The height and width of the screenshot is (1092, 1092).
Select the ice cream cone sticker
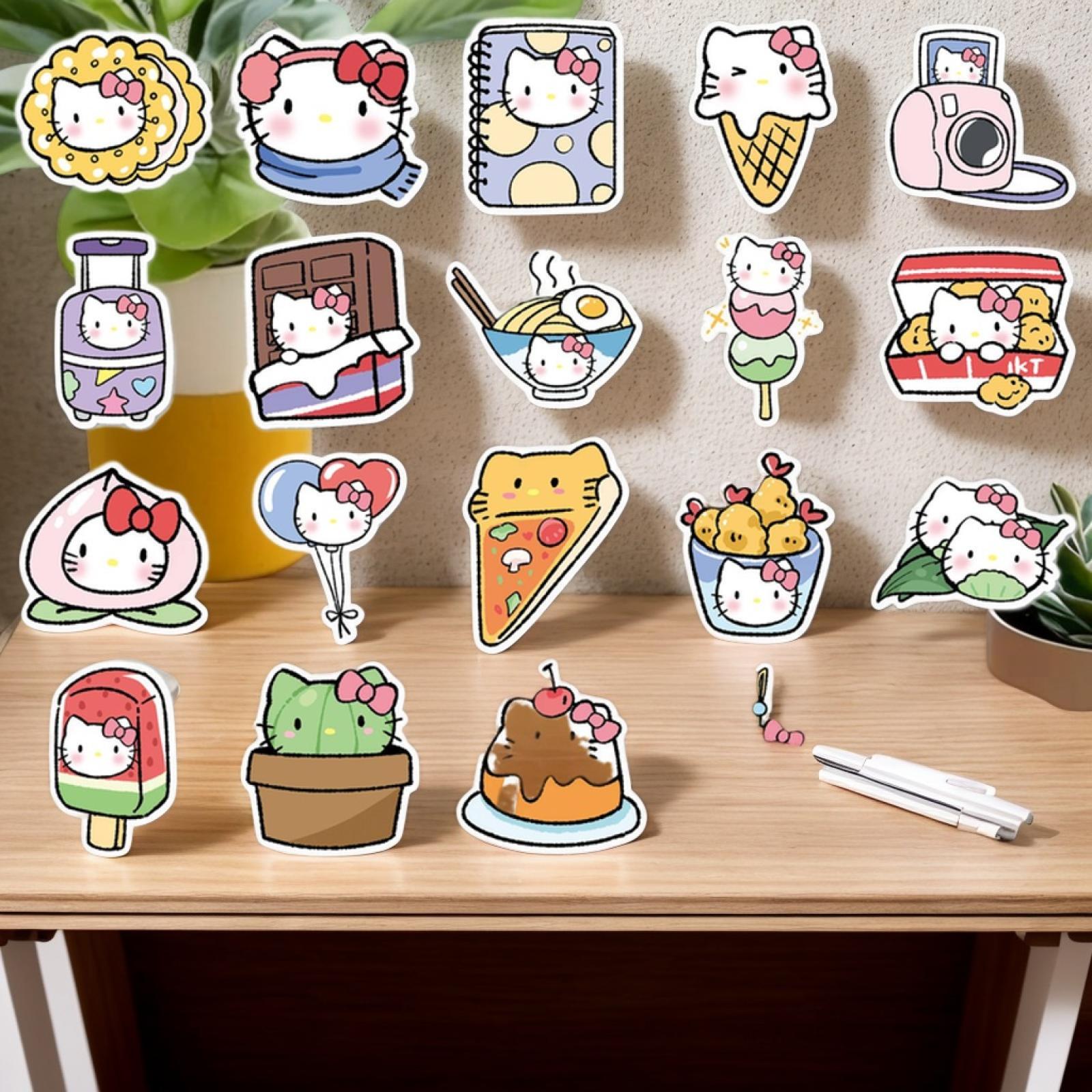(764, 109)
